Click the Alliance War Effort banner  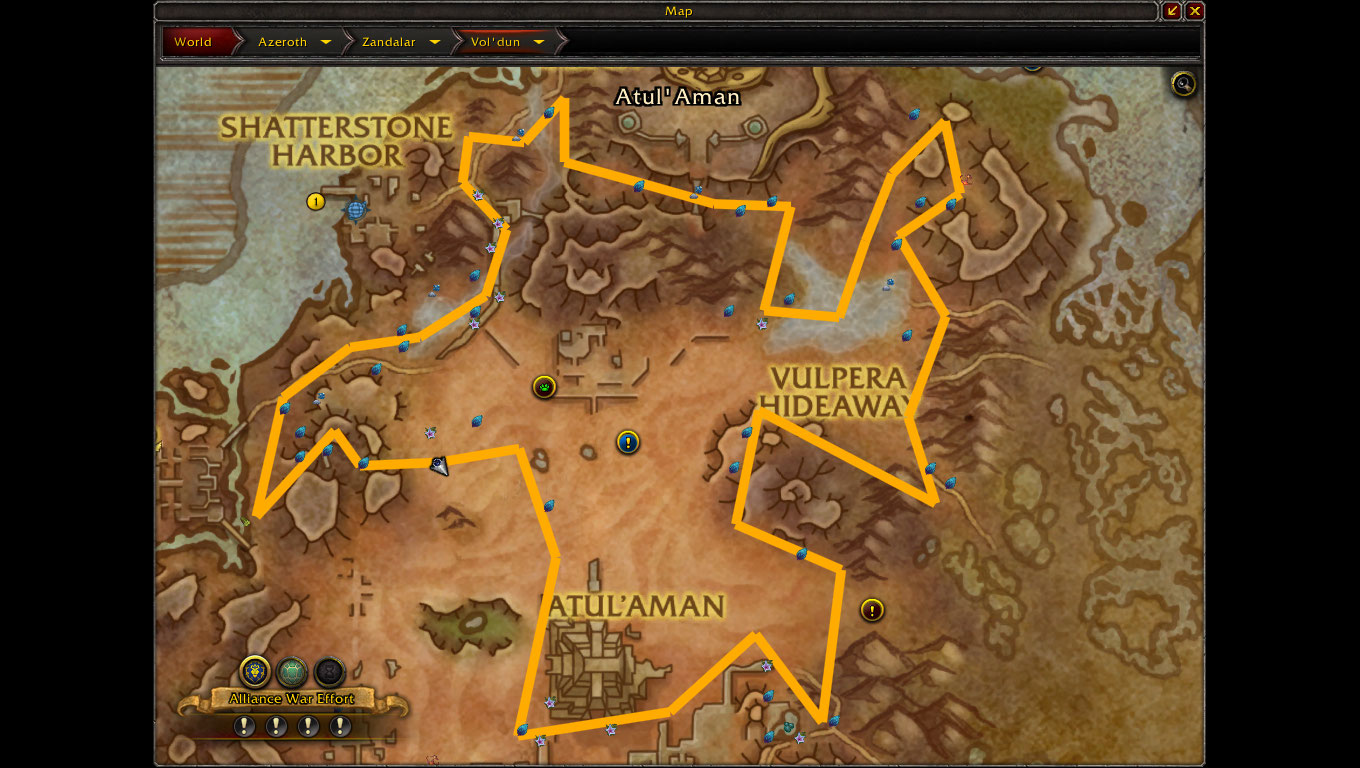[292, 699]
